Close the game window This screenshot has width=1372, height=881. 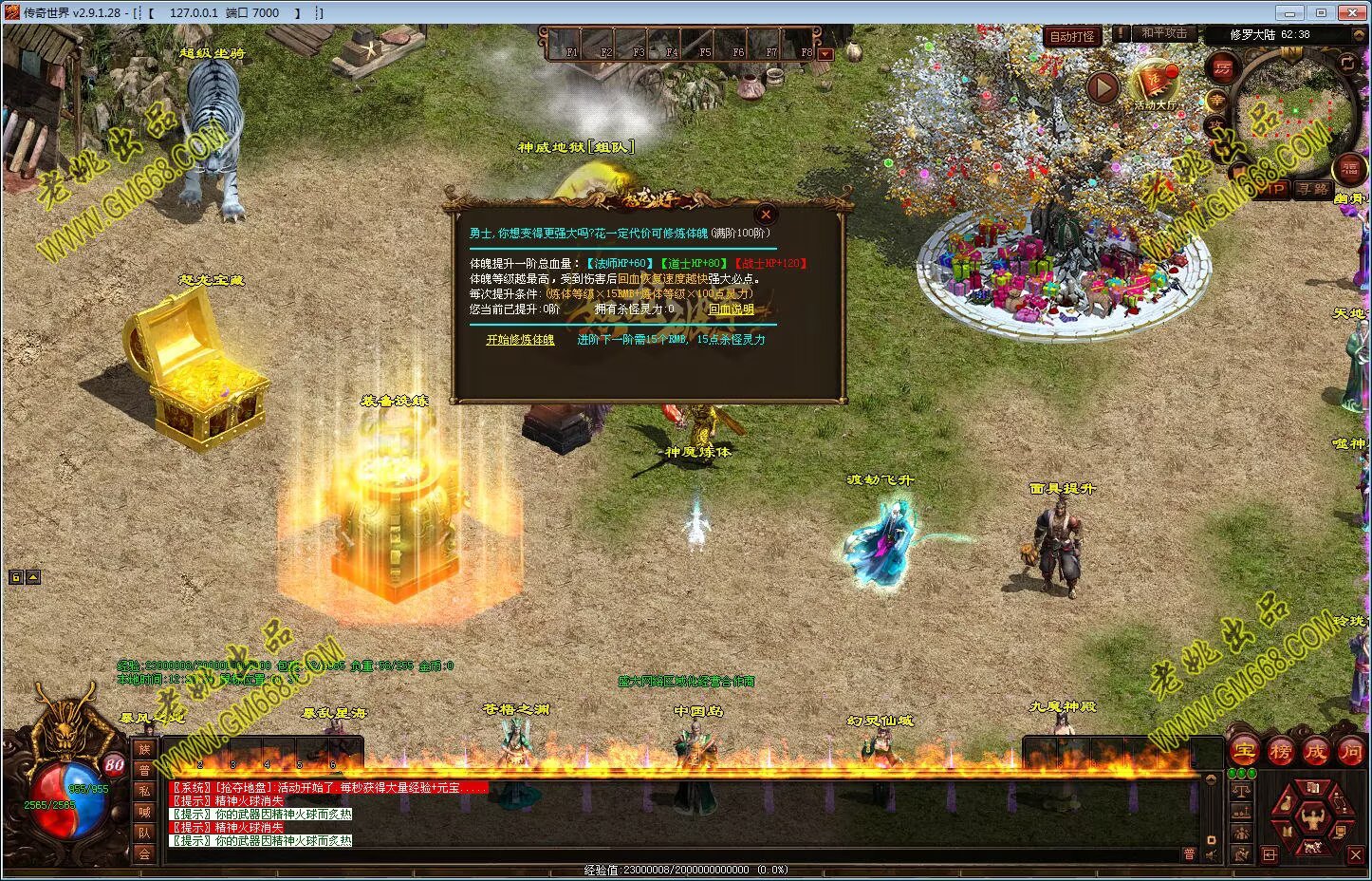1350,13
